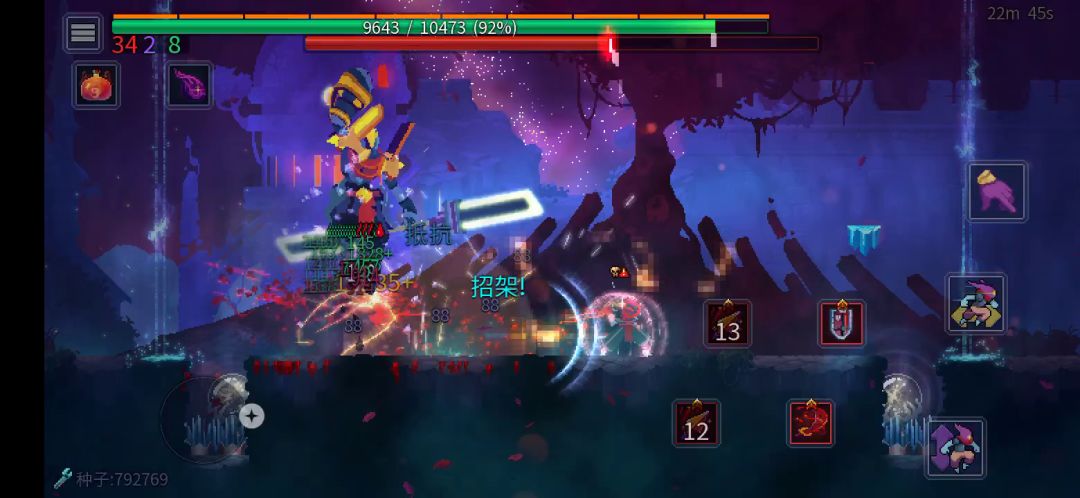
Task: Open the hamburger pause menu
Action: [83, 33]
